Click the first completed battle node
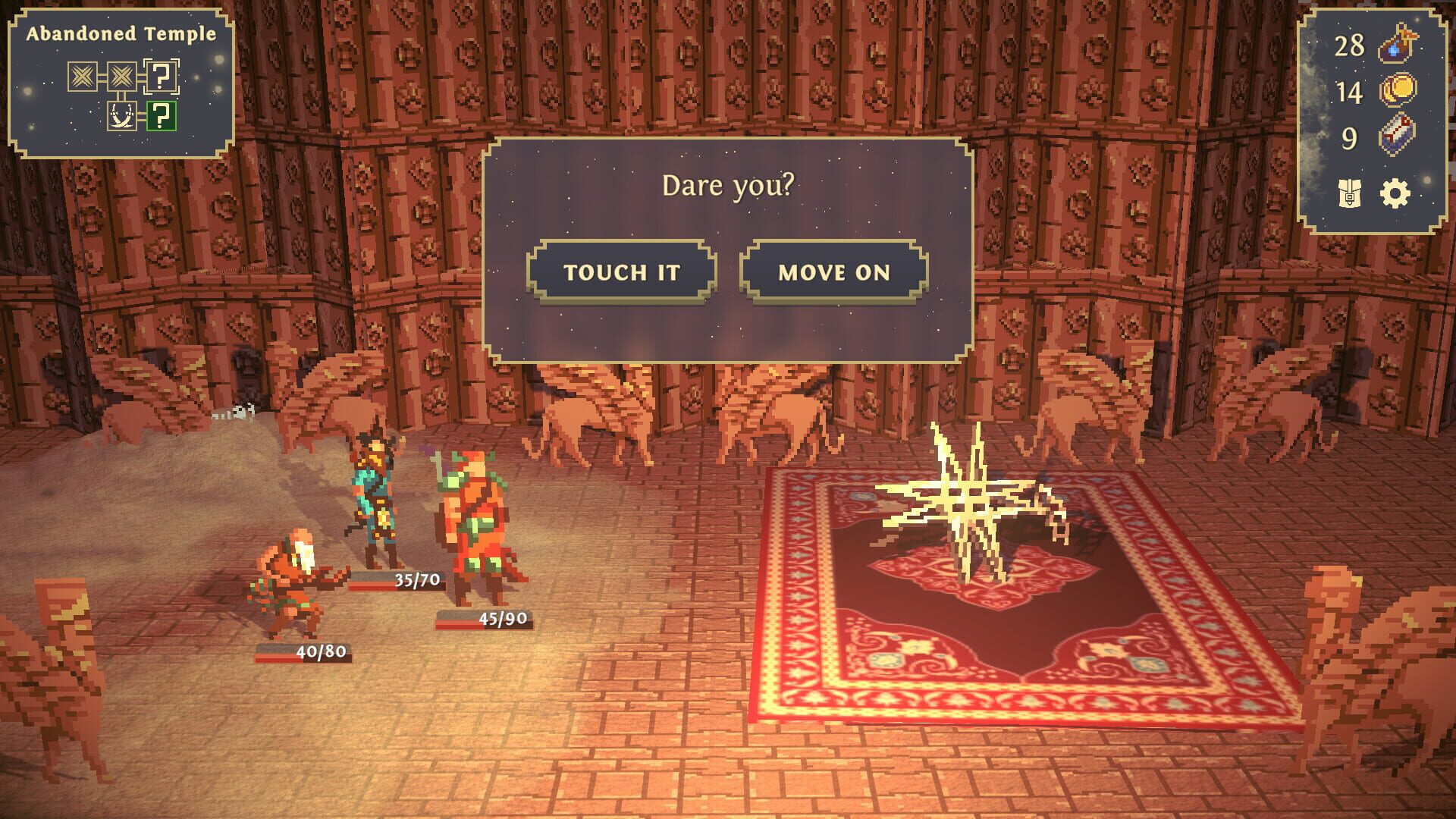 (83, 77)
